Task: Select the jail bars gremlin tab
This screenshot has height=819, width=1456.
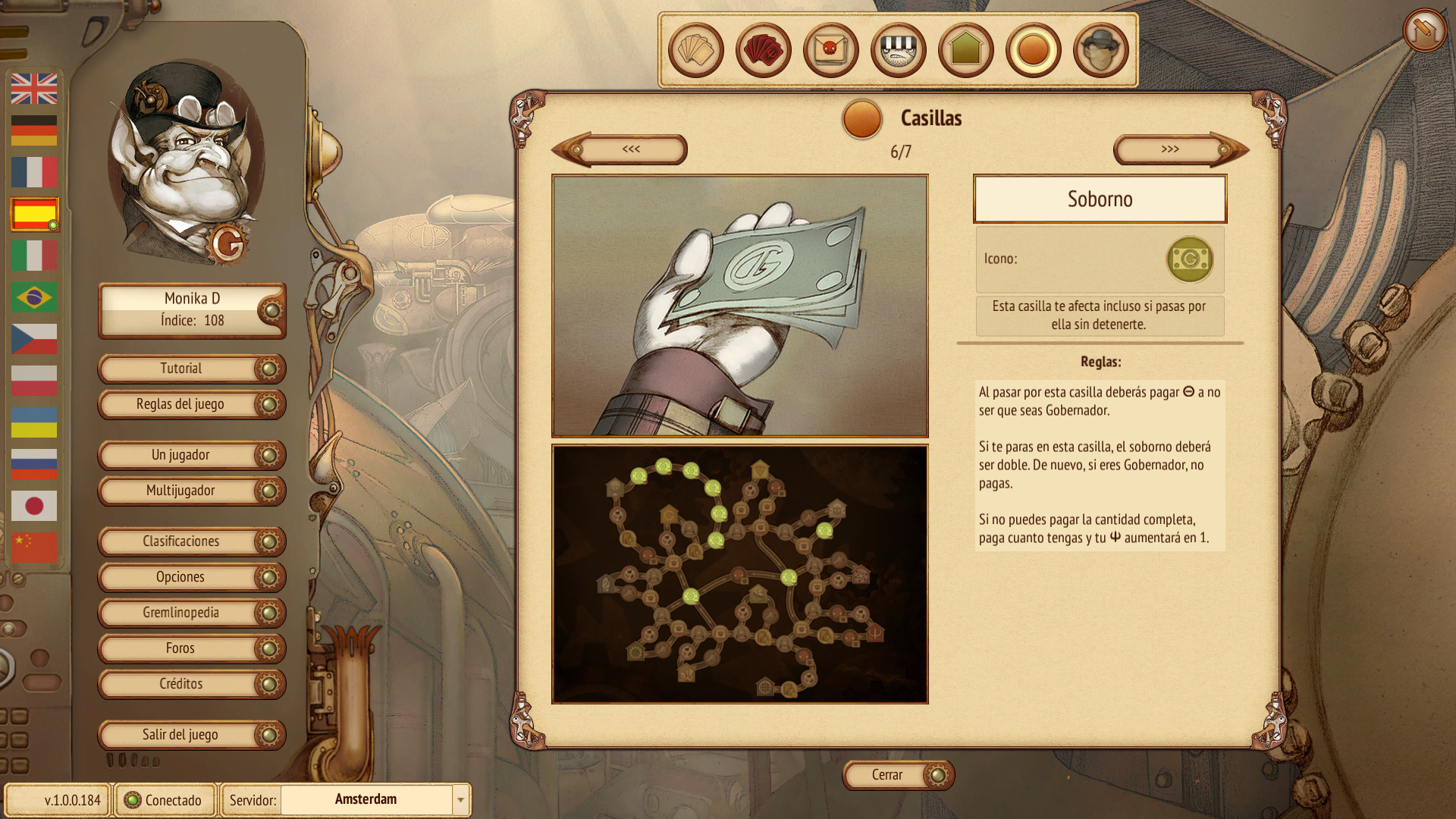Action: (x=898, y=51)
